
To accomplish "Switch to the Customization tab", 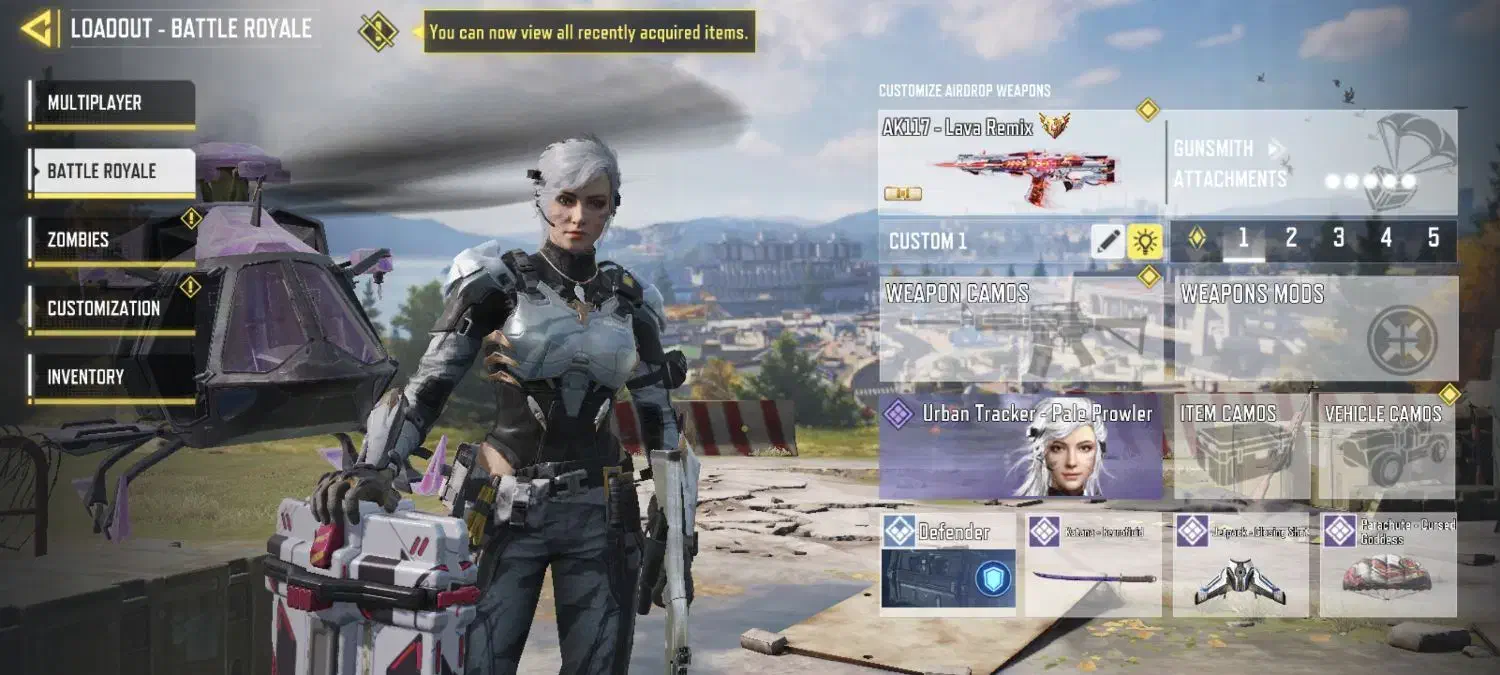I will point(111,308).
